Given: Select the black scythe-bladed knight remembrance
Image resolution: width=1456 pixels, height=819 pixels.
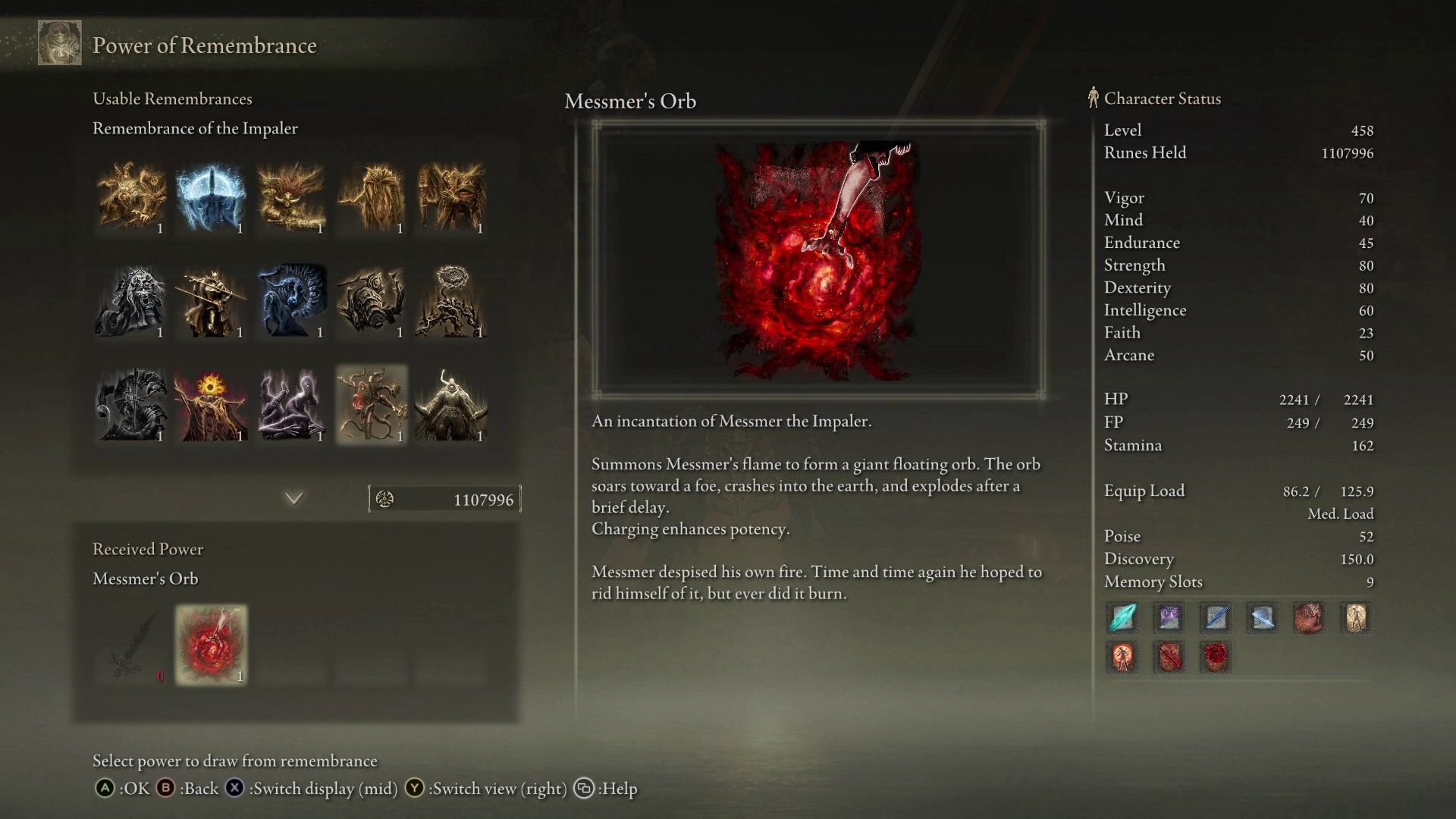Looking at the screenshot, I should [131, 404].
